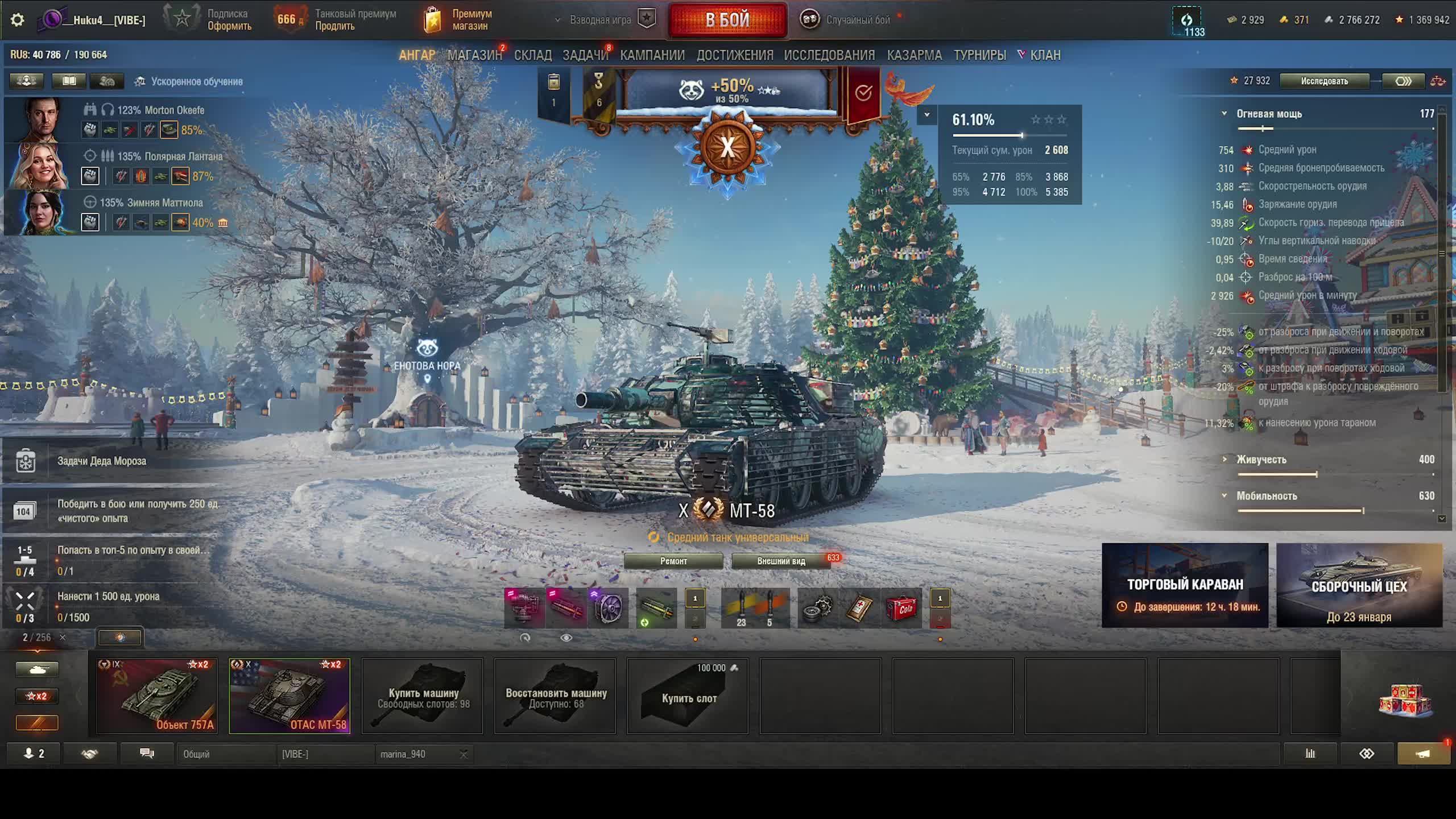Open the ИССЛЕДОВАНИЯ tab
This screenshot has height=819, width=1456.
(829, 55)
